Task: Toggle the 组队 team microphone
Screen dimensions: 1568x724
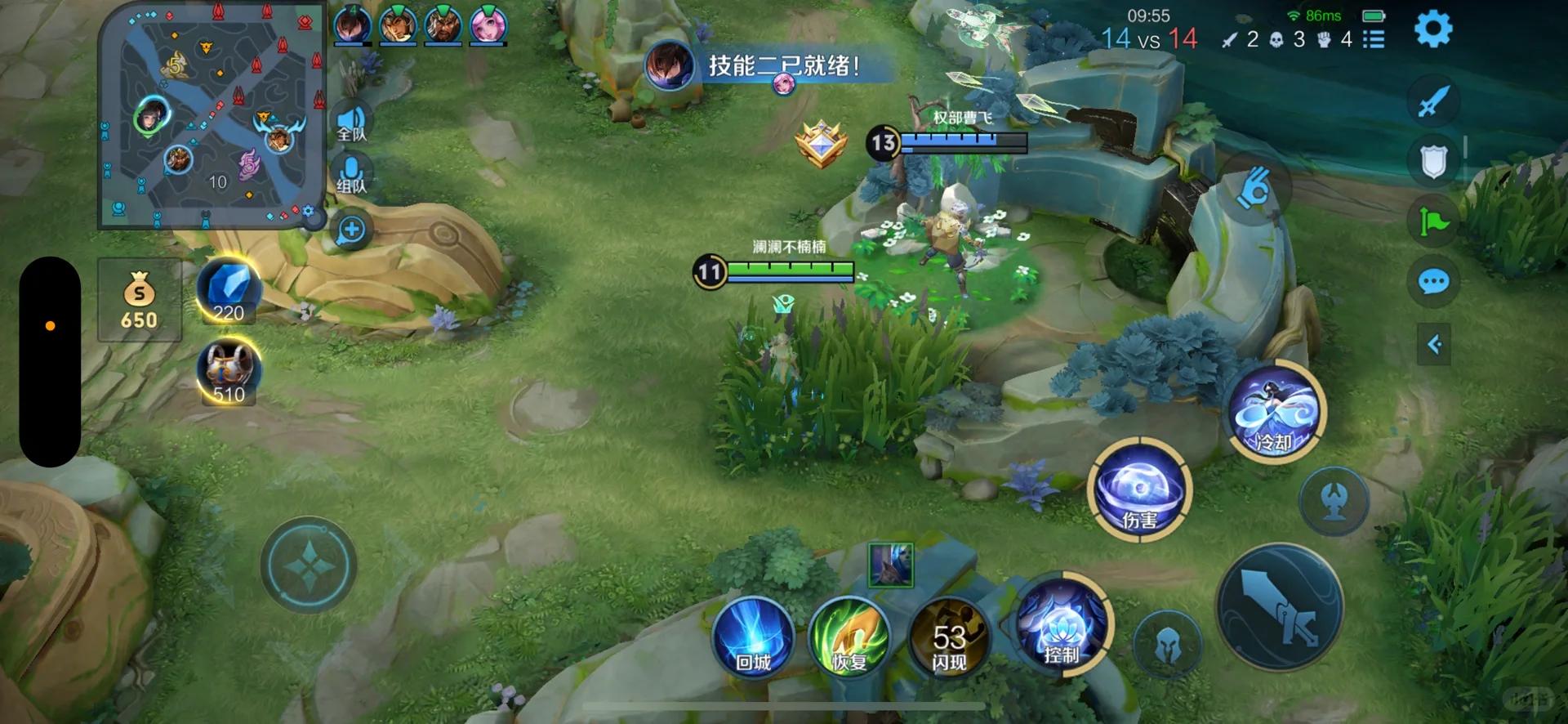Action: 352,175
